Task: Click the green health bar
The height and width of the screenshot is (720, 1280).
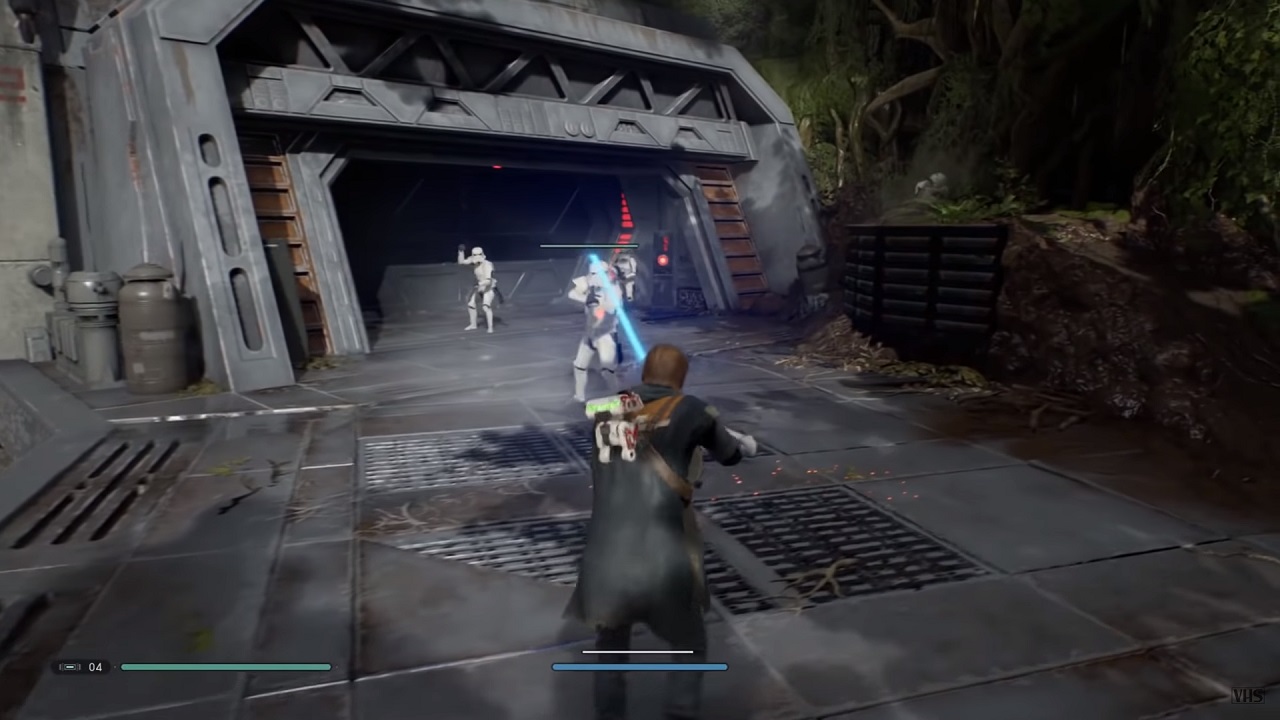Action: (225, 666)
